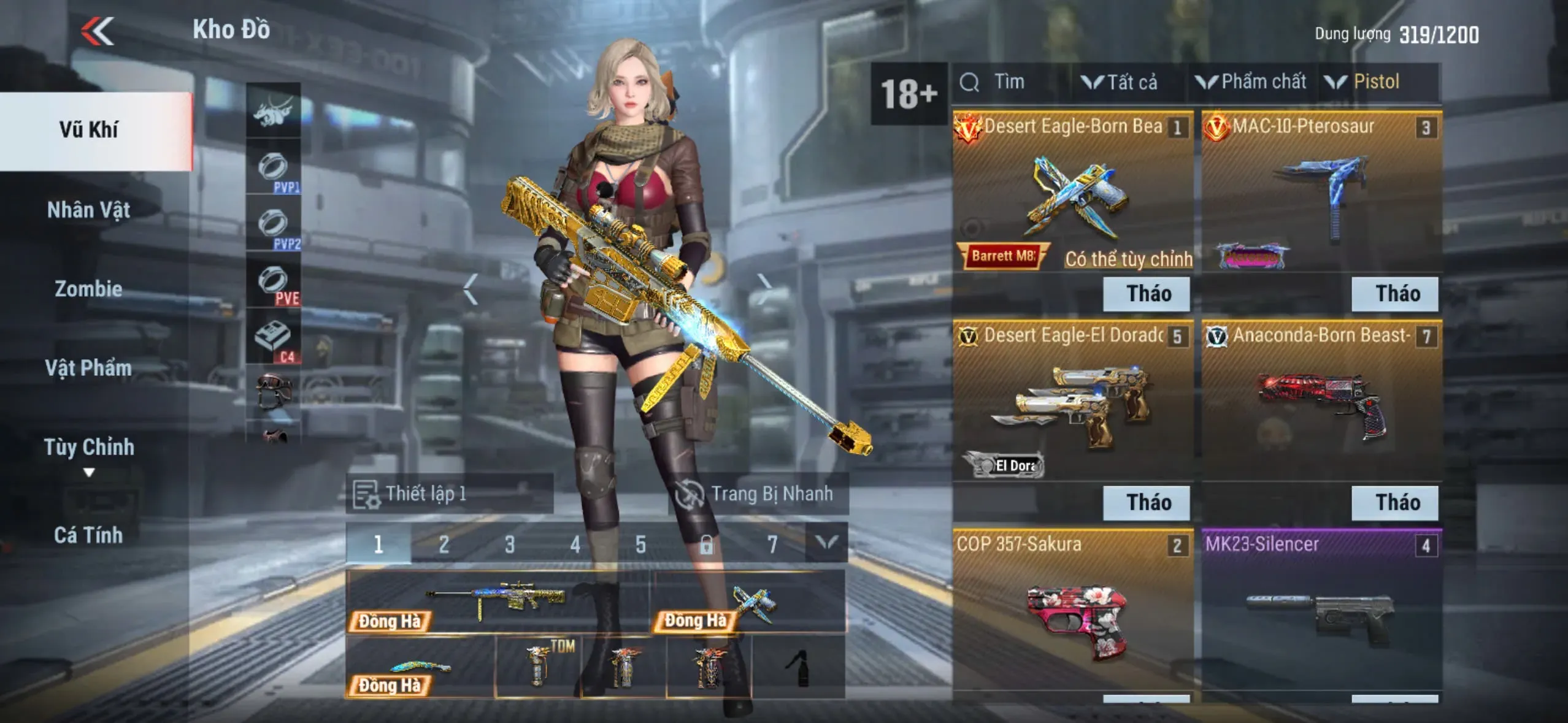Image resolution: width=1568 pixels, height=723 pixels.
Task: Open the Tùy Chỉnh section
Action: pos(89,448)
